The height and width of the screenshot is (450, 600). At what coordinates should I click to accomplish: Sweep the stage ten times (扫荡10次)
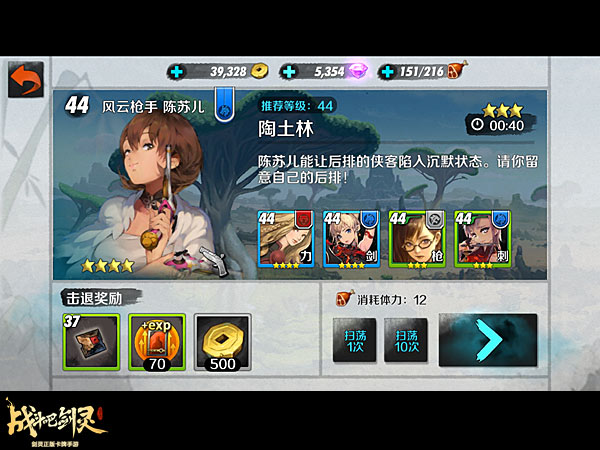[x=406, y=340]
